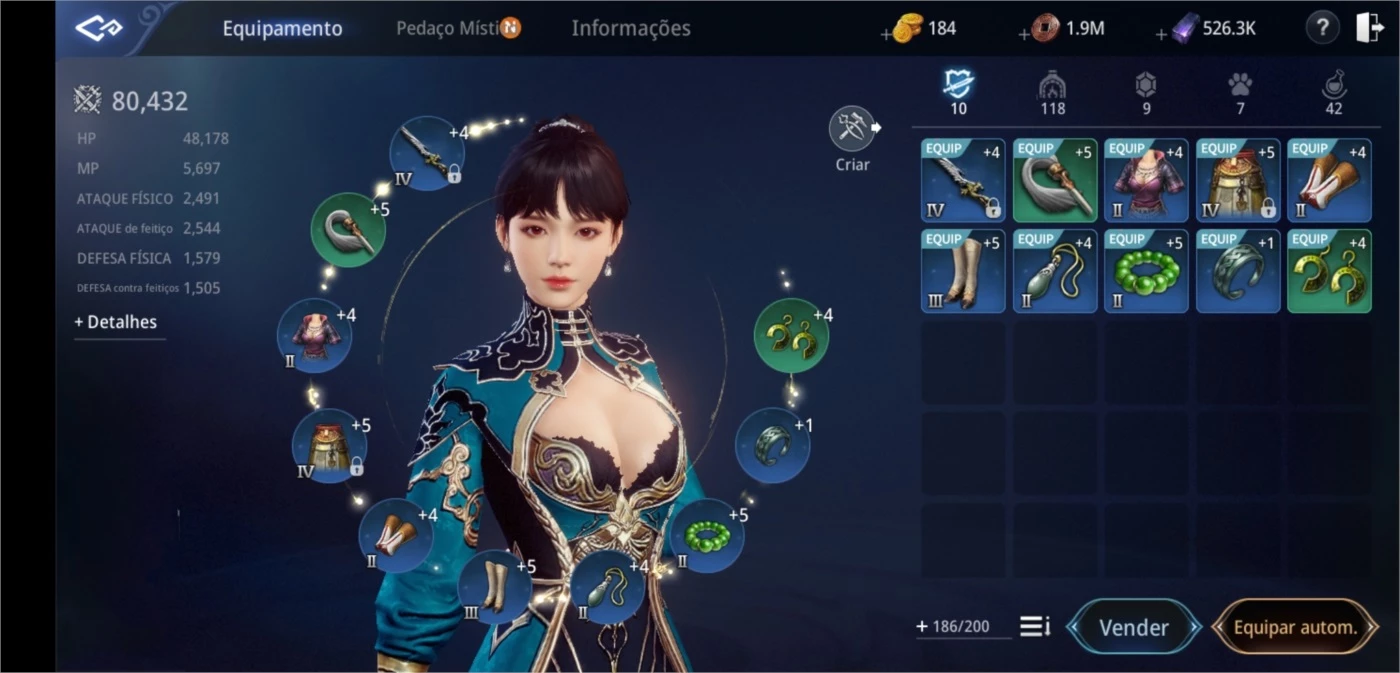Open the inventory sort list icon

1034,627
